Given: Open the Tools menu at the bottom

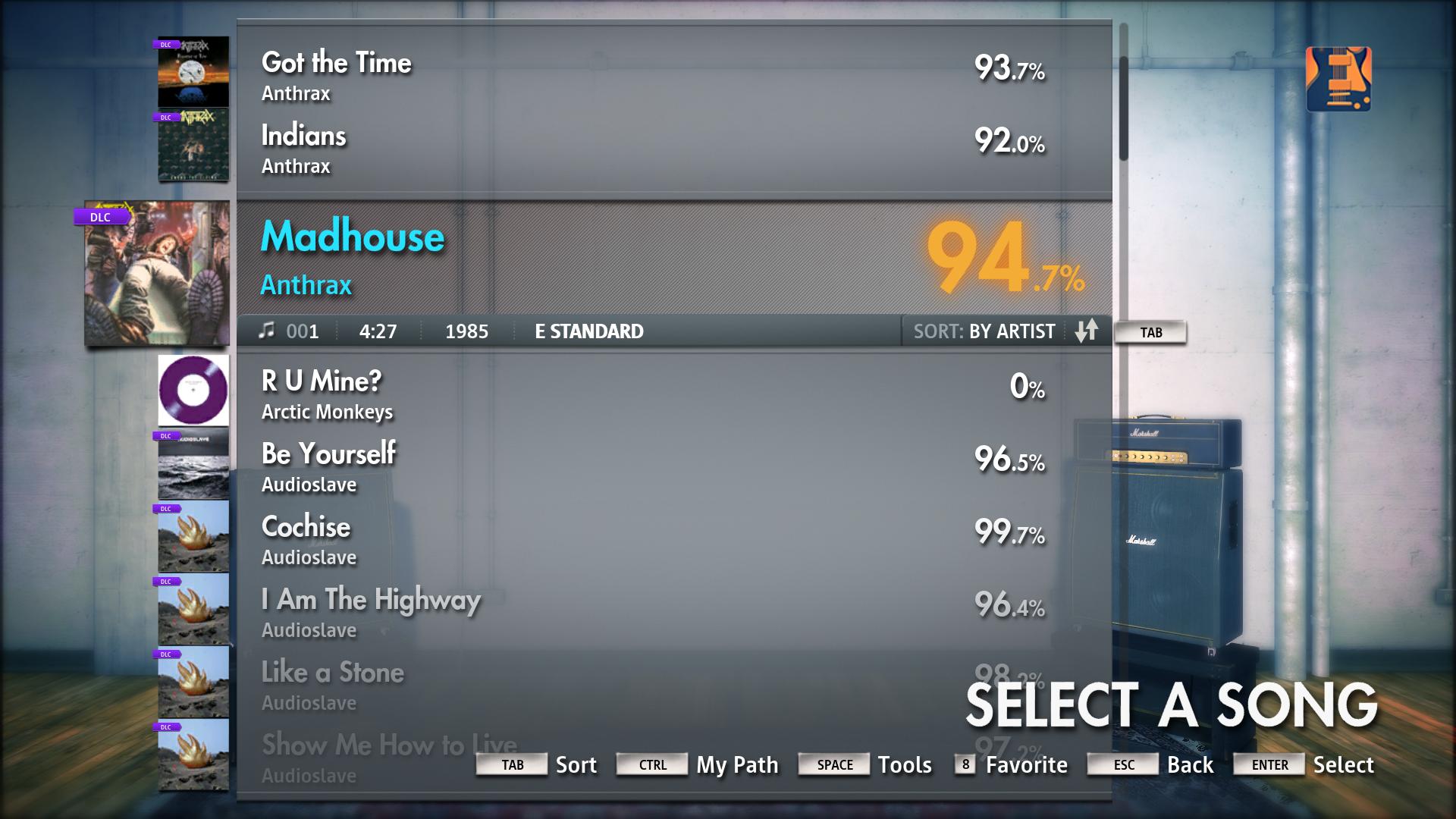Looking at the screenshot, I should tap(905, 764).
